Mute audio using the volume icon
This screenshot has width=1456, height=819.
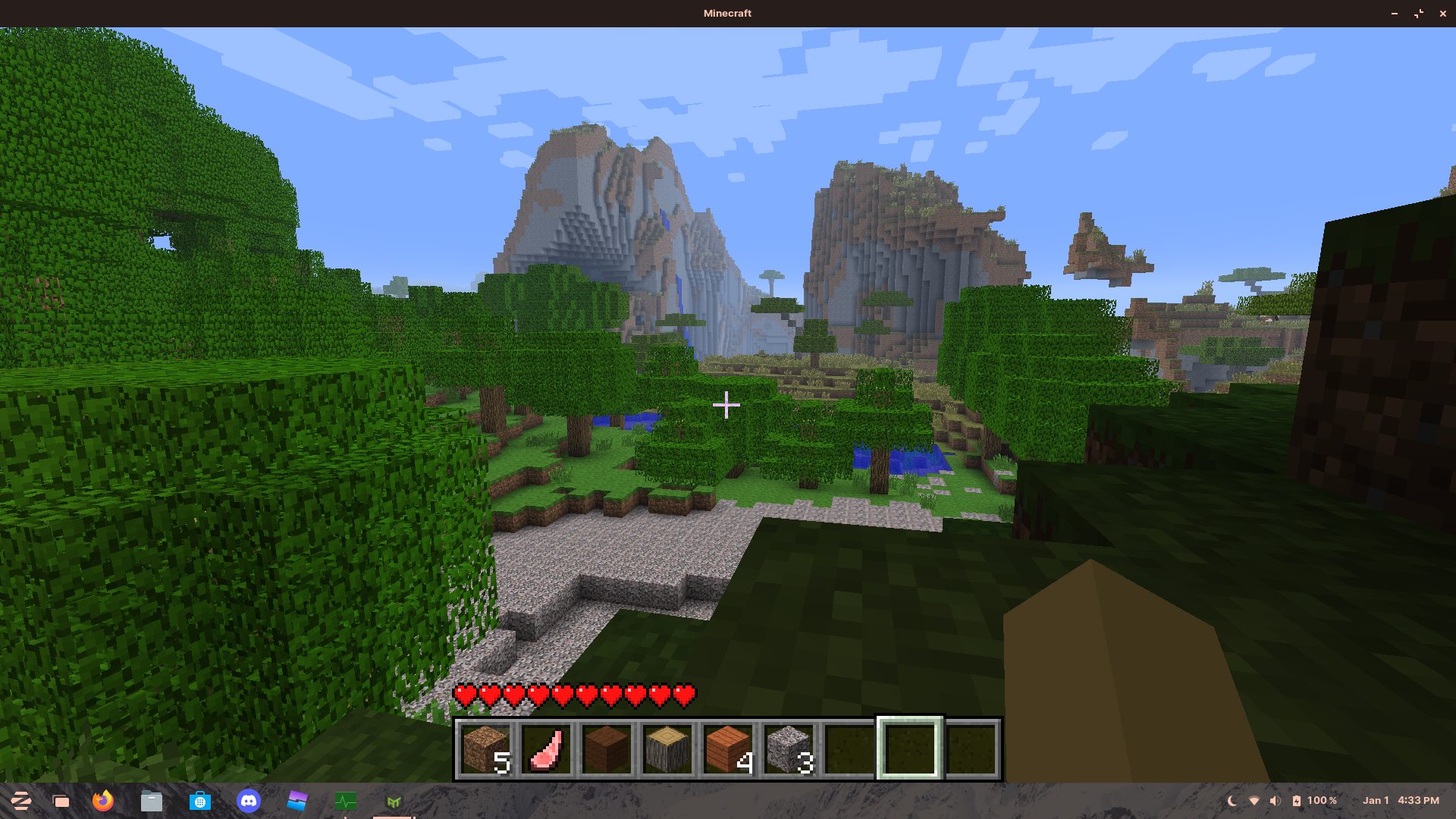1274,800
